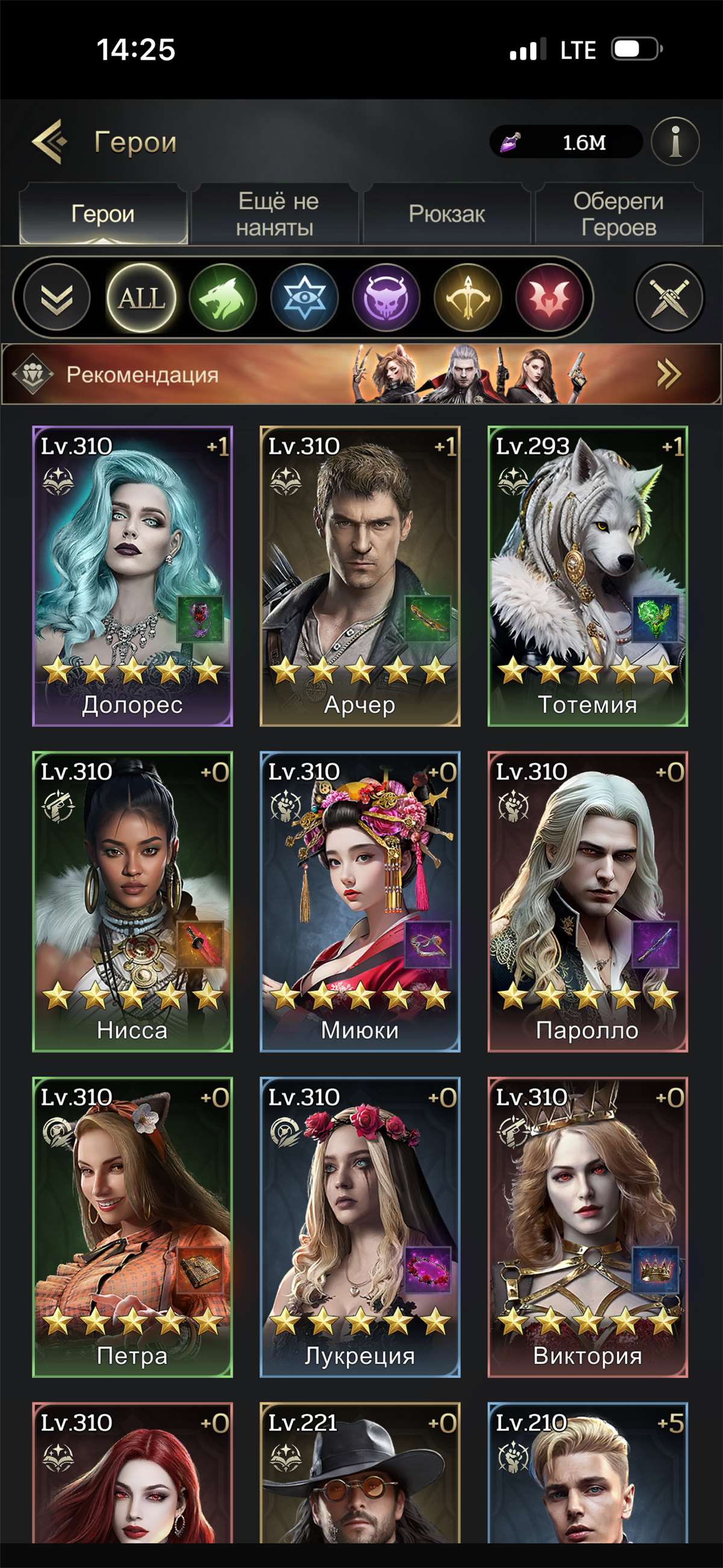Filter heroes by golden bow faction
This screenshot has height=1568, width=723.
[x=468, y=298]
